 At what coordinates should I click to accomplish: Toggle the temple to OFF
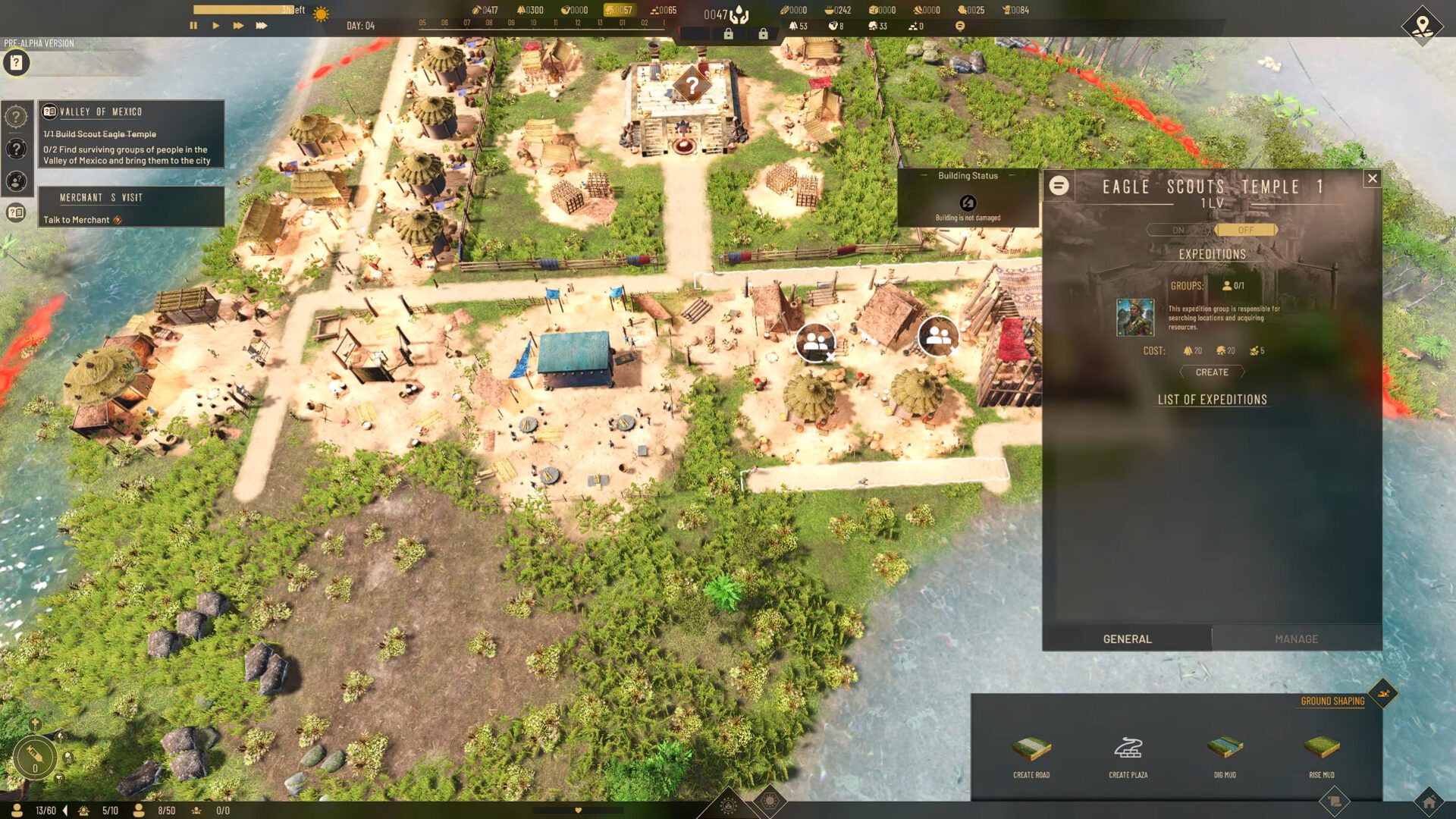1246,230
